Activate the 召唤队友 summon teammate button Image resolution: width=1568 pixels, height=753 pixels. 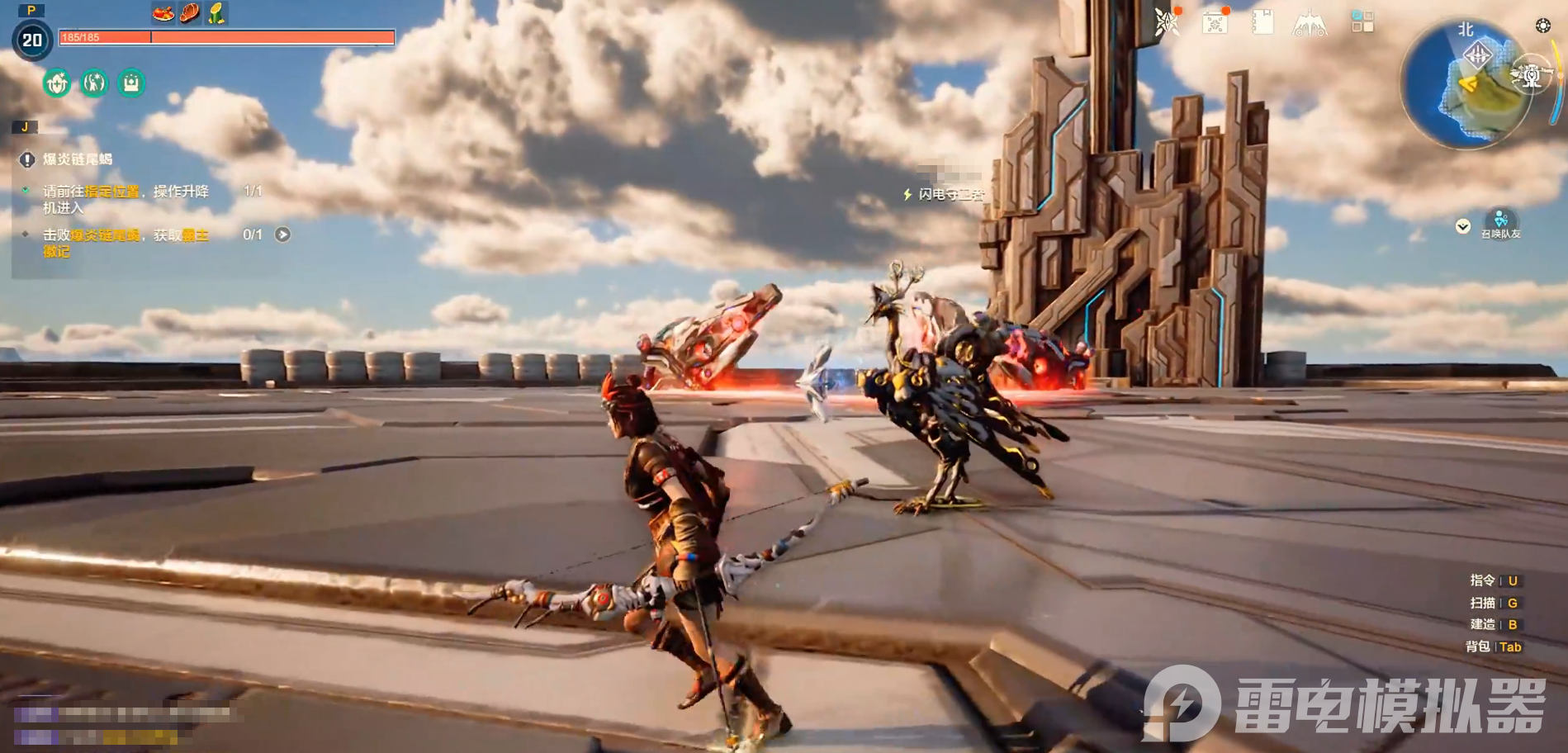tap(1500, 221)
